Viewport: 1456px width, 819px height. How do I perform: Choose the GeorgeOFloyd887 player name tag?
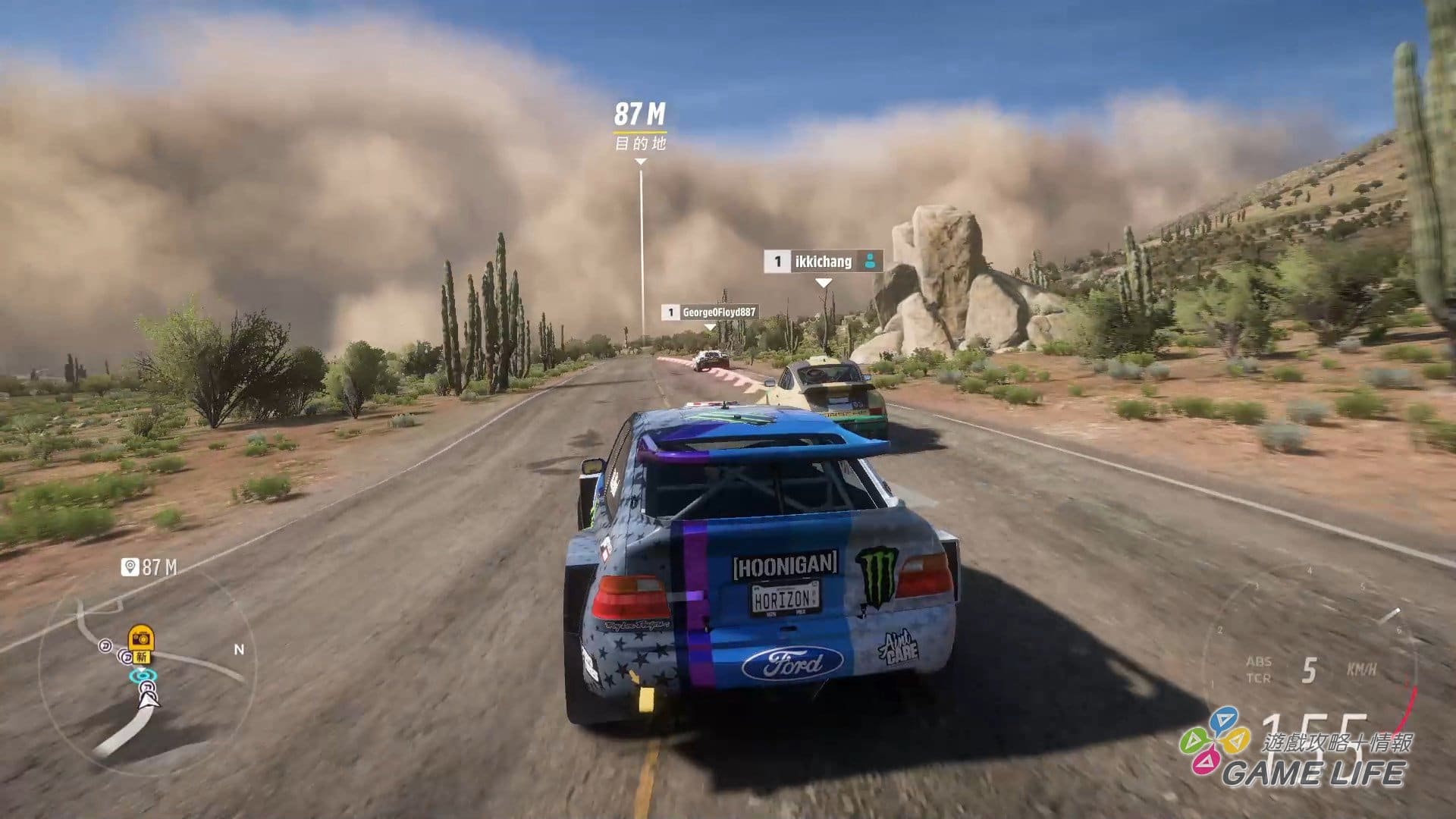click(x=710, y=312)
